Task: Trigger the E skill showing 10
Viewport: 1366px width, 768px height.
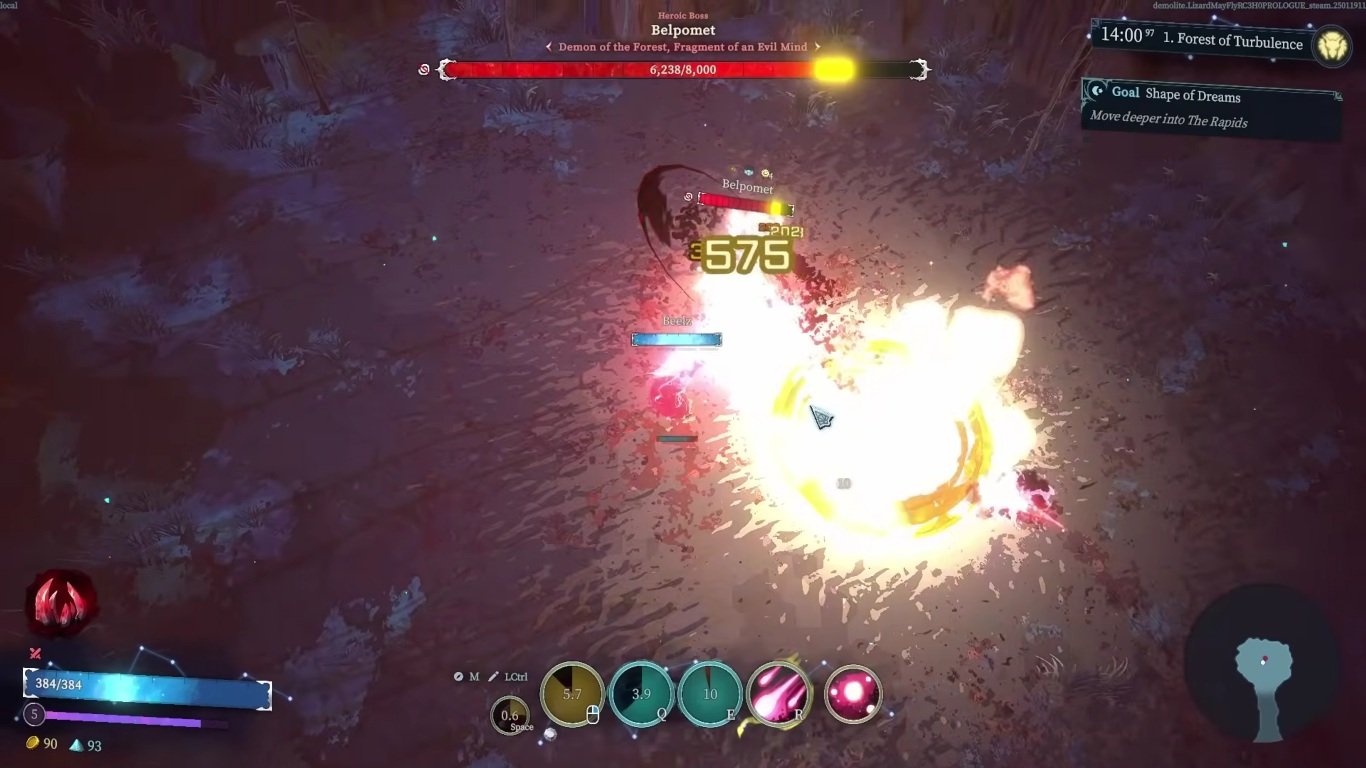Action: tap(710, 693)
